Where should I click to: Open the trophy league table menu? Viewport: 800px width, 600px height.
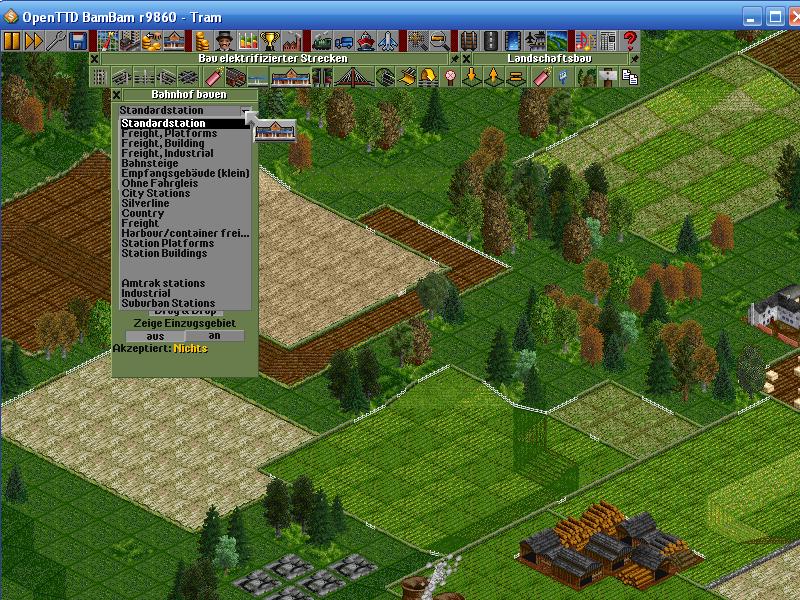[x=269, y=41]
